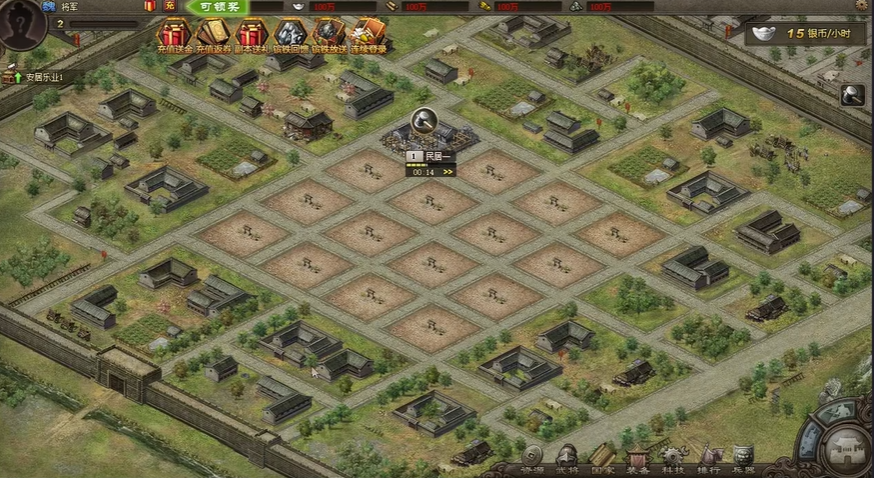The width and height of the screenshot is (874, 478).
Task: Open the 充值送金 gift event
Action: click(174, 35)
